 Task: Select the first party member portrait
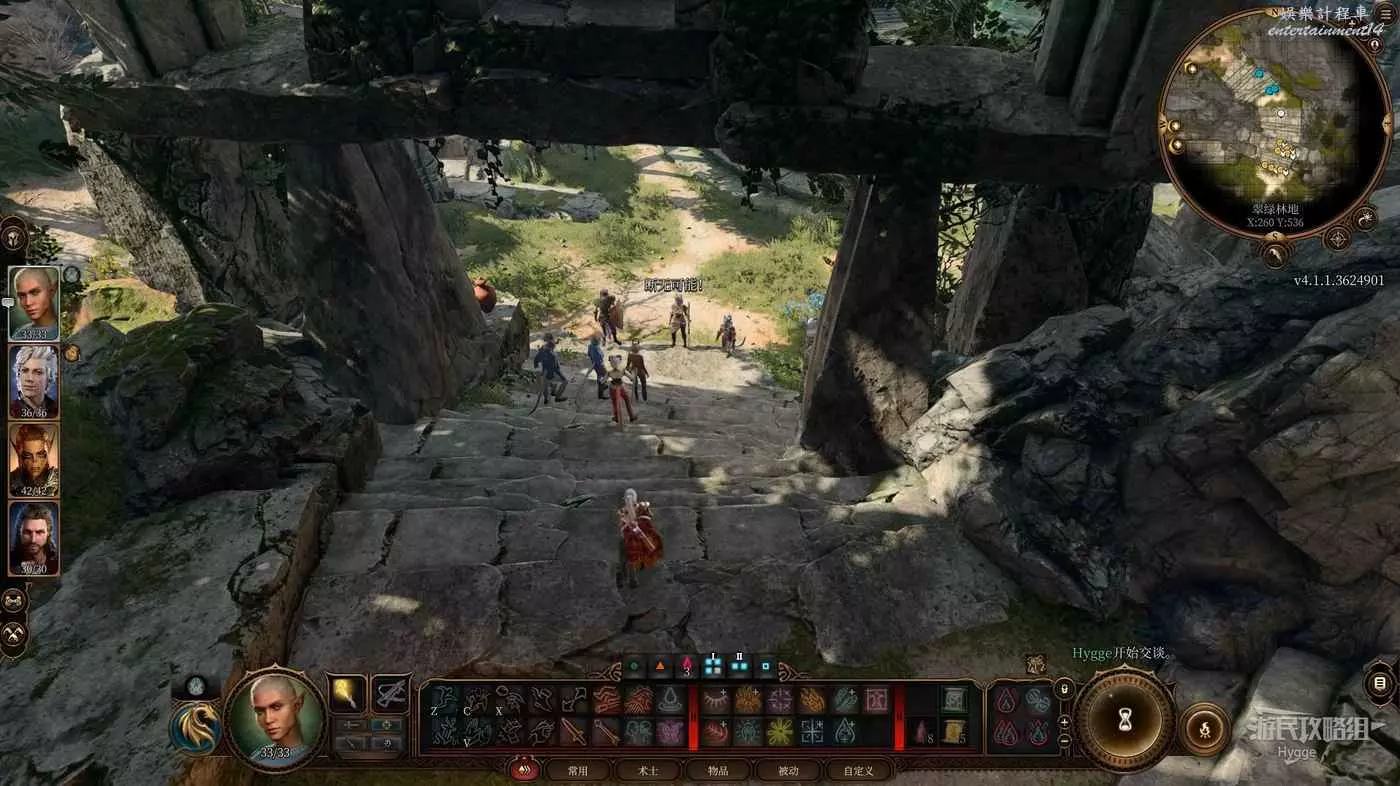tap(34, 302)
